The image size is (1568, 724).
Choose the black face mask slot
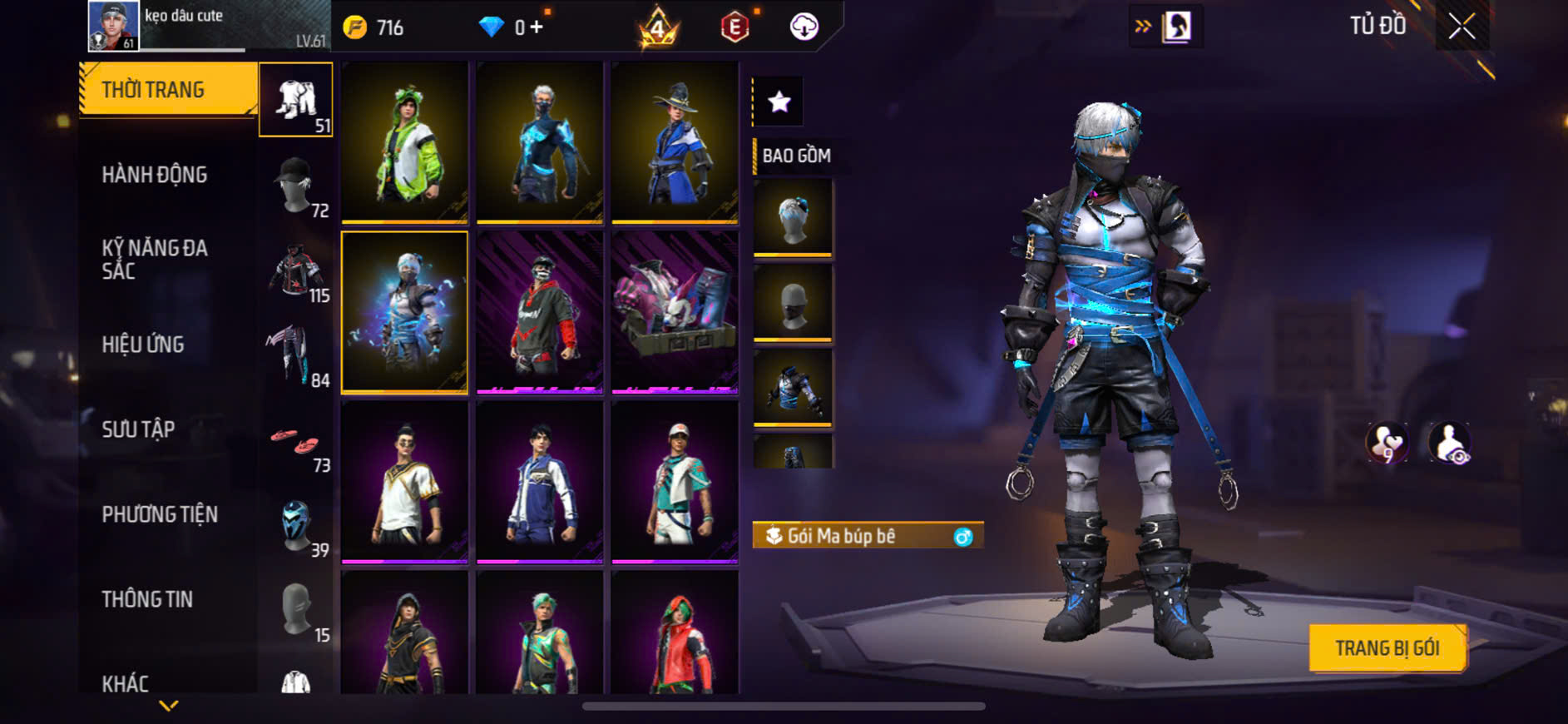(x=793, y=303)
